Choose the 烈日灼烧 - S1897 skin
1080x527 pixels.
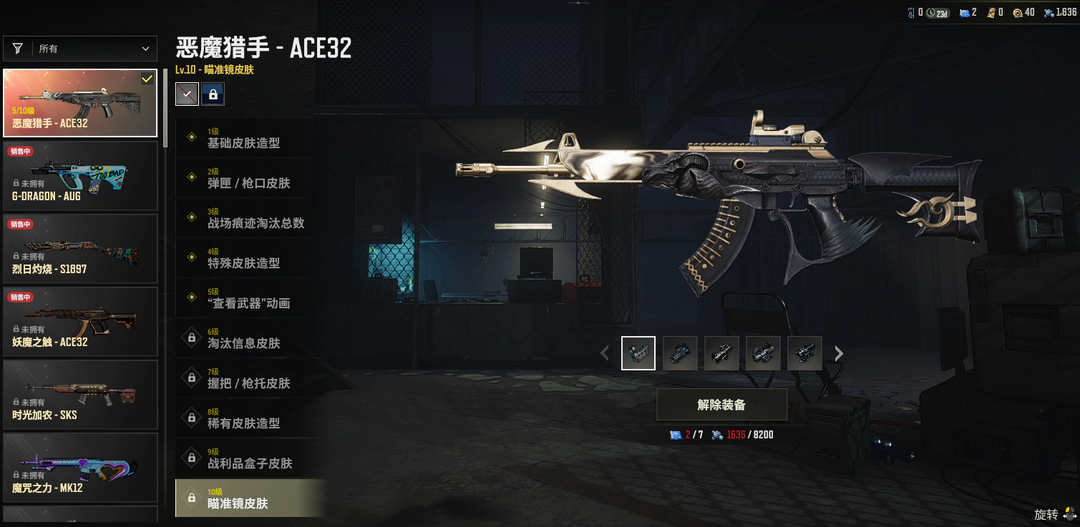coord(80,248)
